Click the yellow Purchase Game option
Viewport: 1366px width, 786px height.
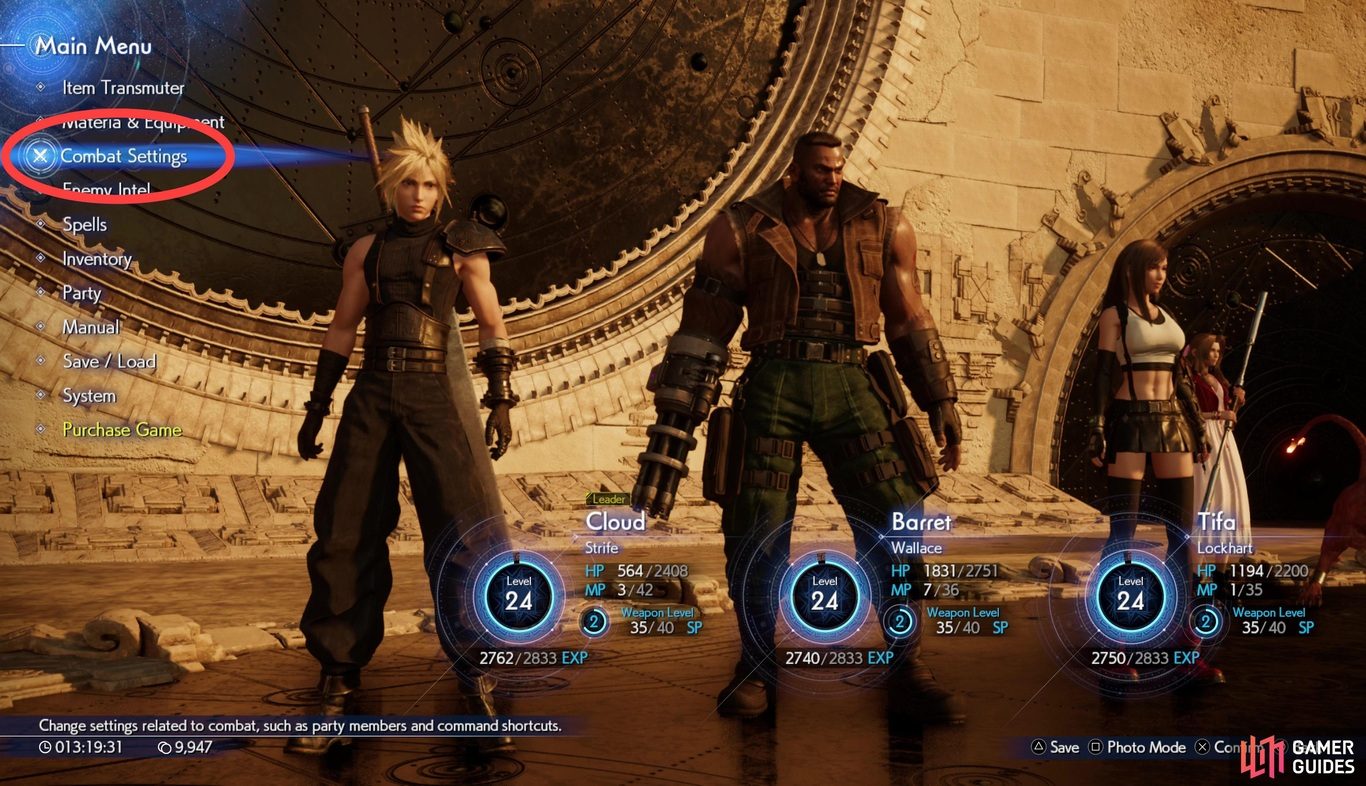(x=122, y=430)
